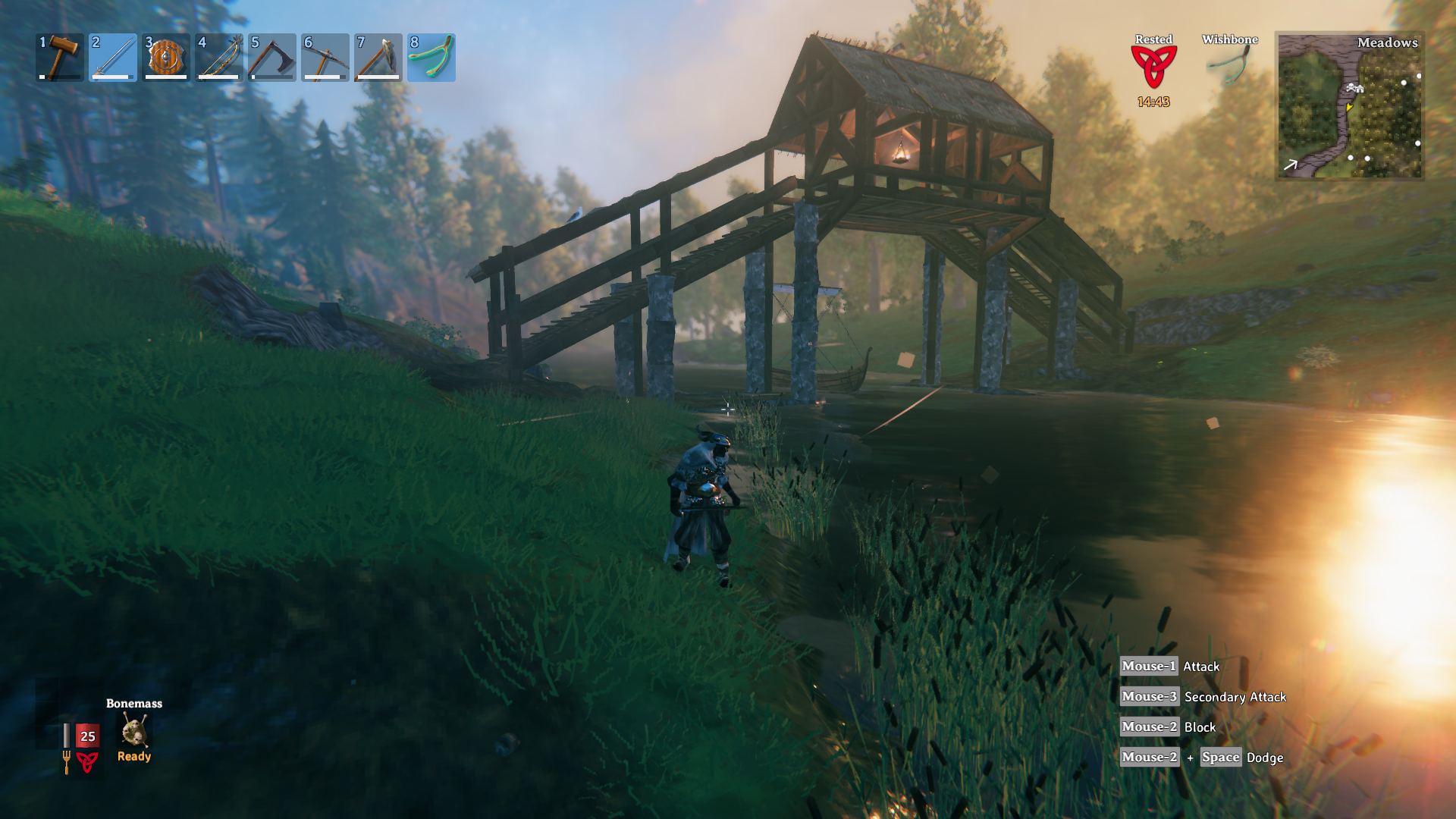Click the Rested status effect icon
Screen dimensions: 1456x819
click(x=1153, y=67)
